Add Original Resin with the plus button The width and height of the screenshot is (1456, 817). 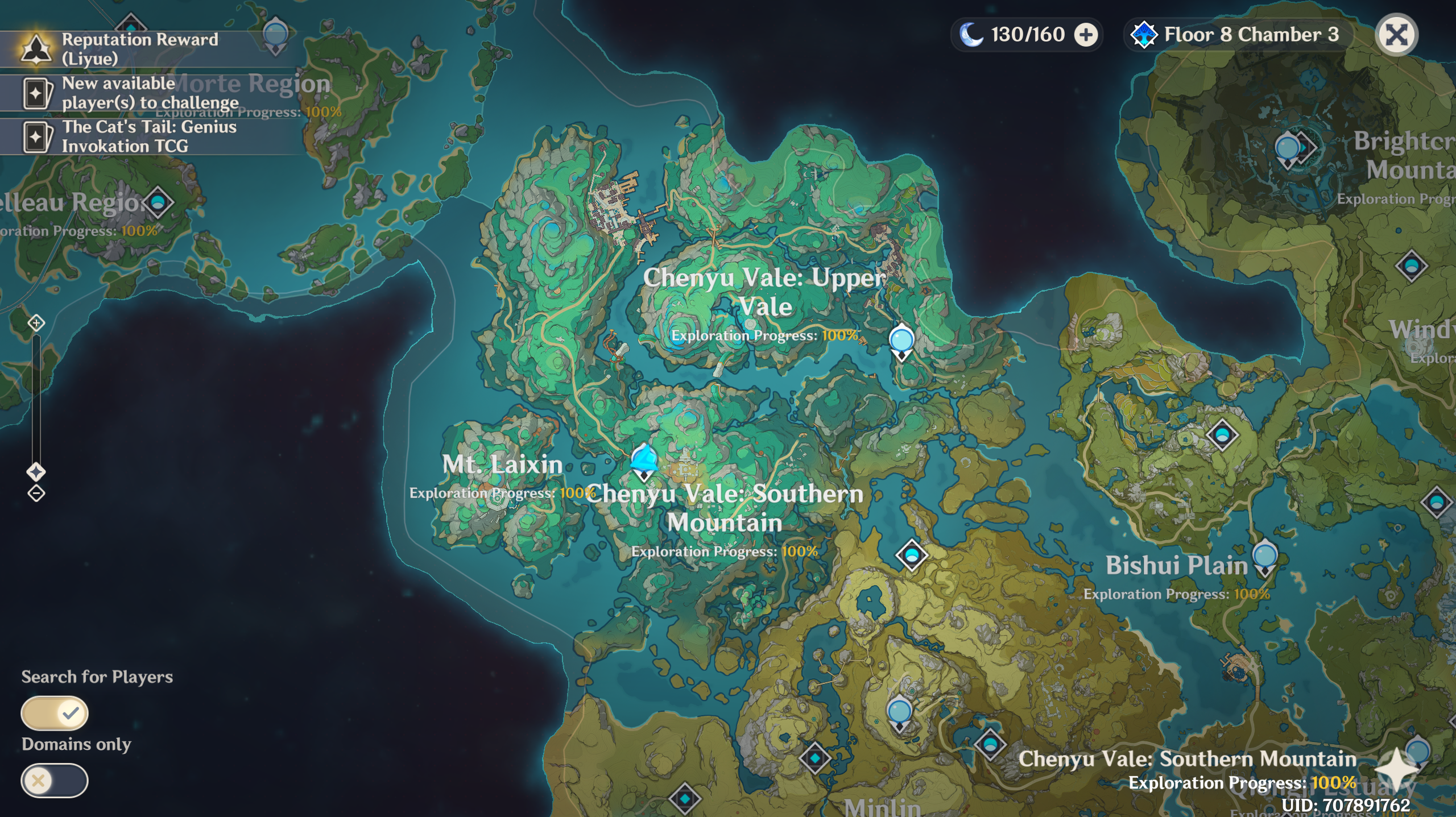coord(1086,35)
